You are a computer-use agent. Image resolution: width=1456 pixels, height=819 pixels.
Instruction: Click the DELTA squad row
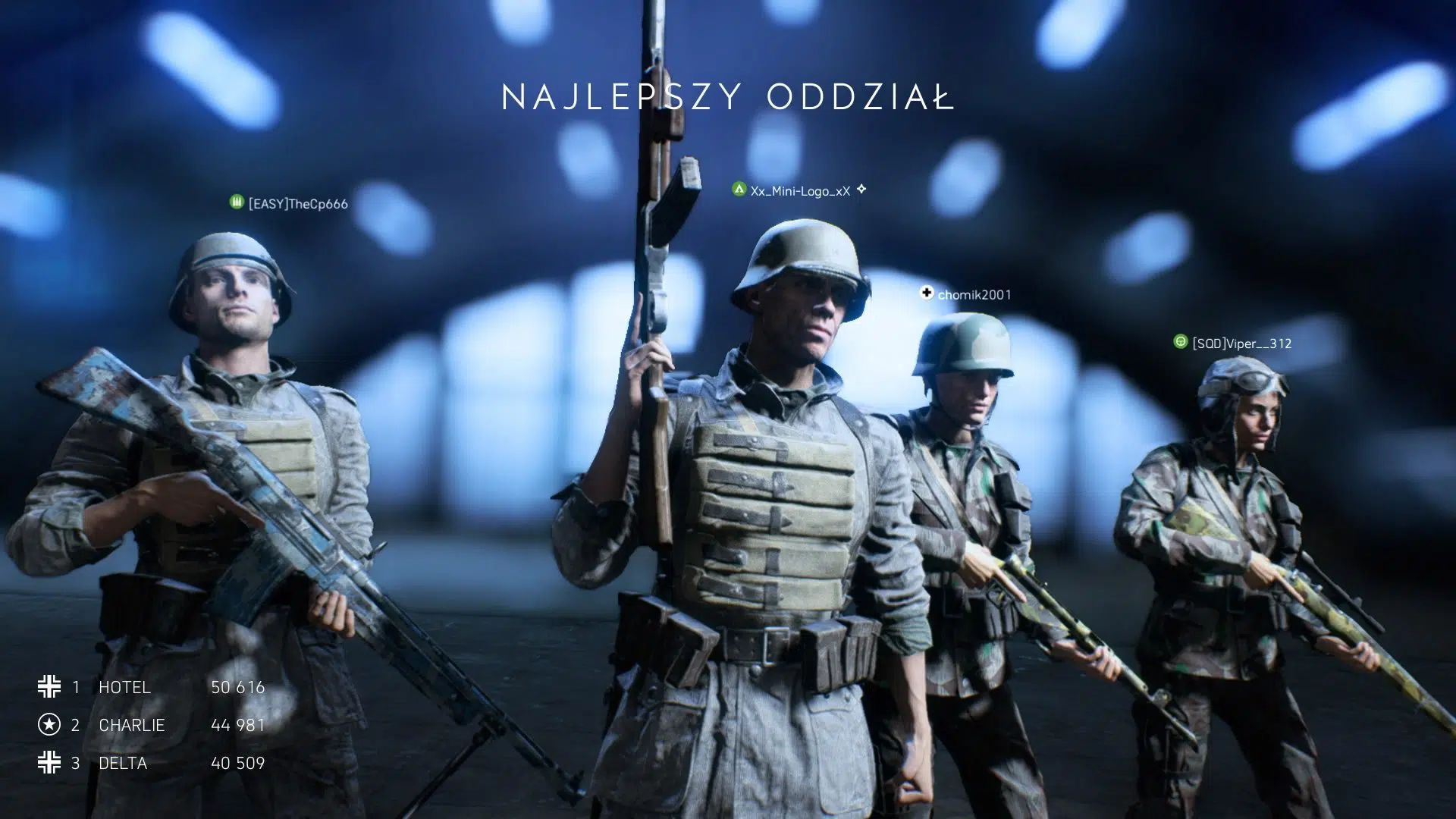tap(121, 763)
